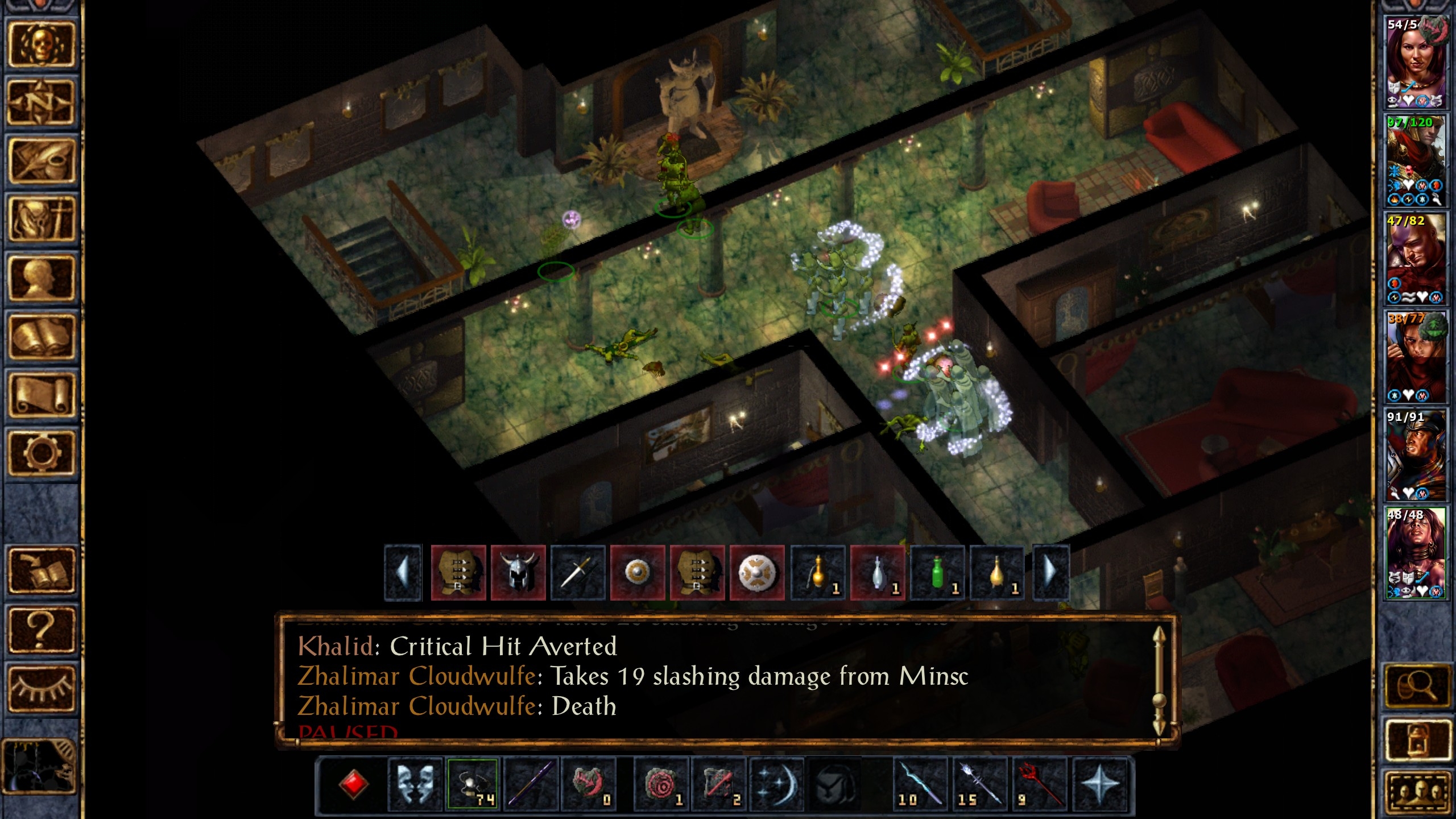
Task: Open the mage spellbook
Action: point(41,337)
